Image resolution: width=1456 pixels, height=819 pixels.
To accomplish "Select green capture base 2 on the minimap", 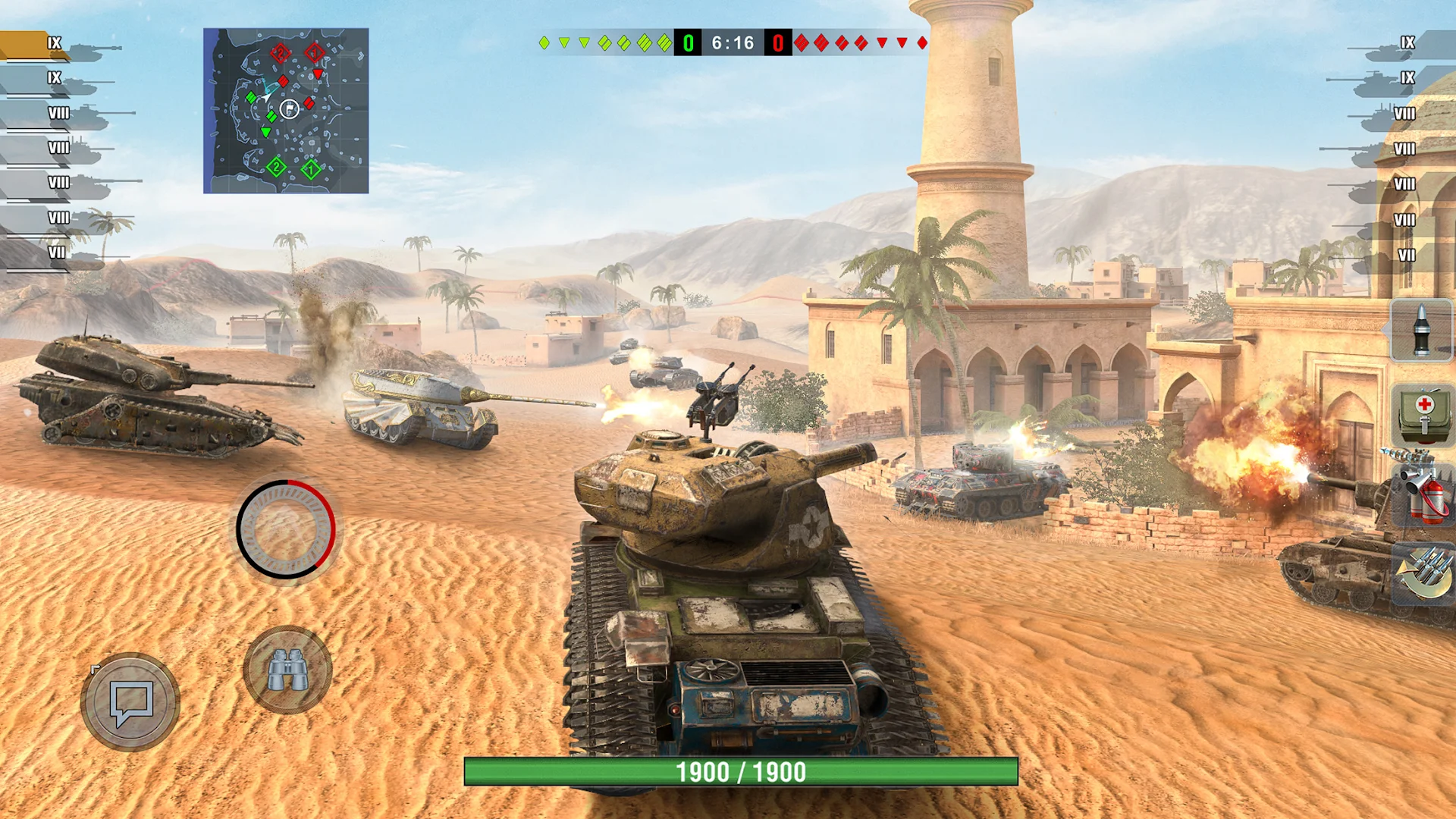I will (278, 167).
